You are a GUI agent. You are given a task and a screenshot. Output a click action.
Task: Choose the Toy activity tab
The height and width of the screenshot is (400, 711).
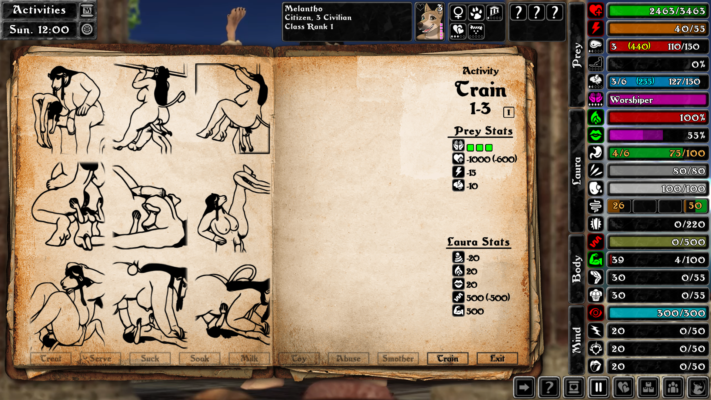pyautogui.click(x=299, y=358)
